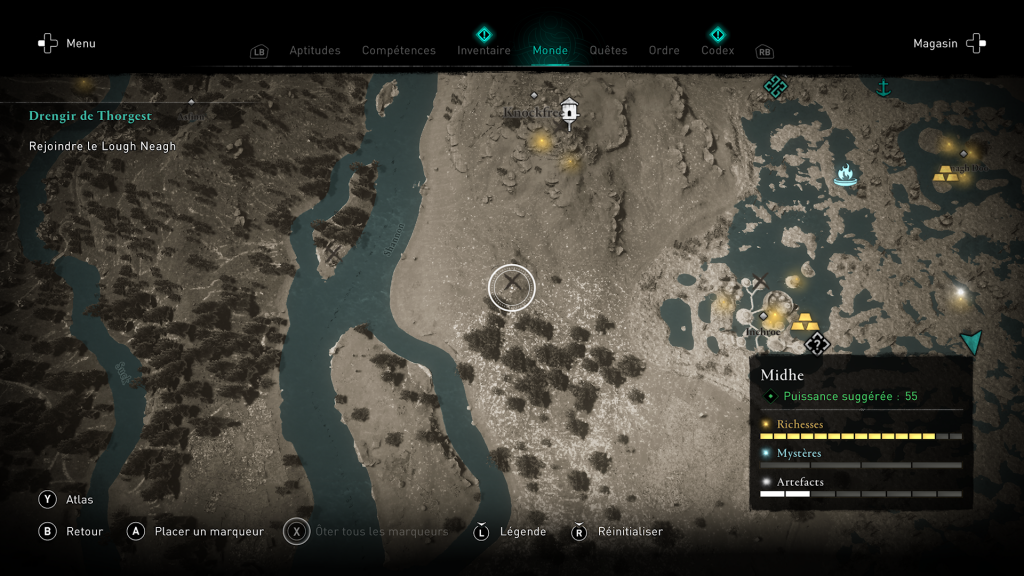1024x576 pixels.
Task: Select the Drengir de Thorgest quest tracker
Action: [90, 116]
